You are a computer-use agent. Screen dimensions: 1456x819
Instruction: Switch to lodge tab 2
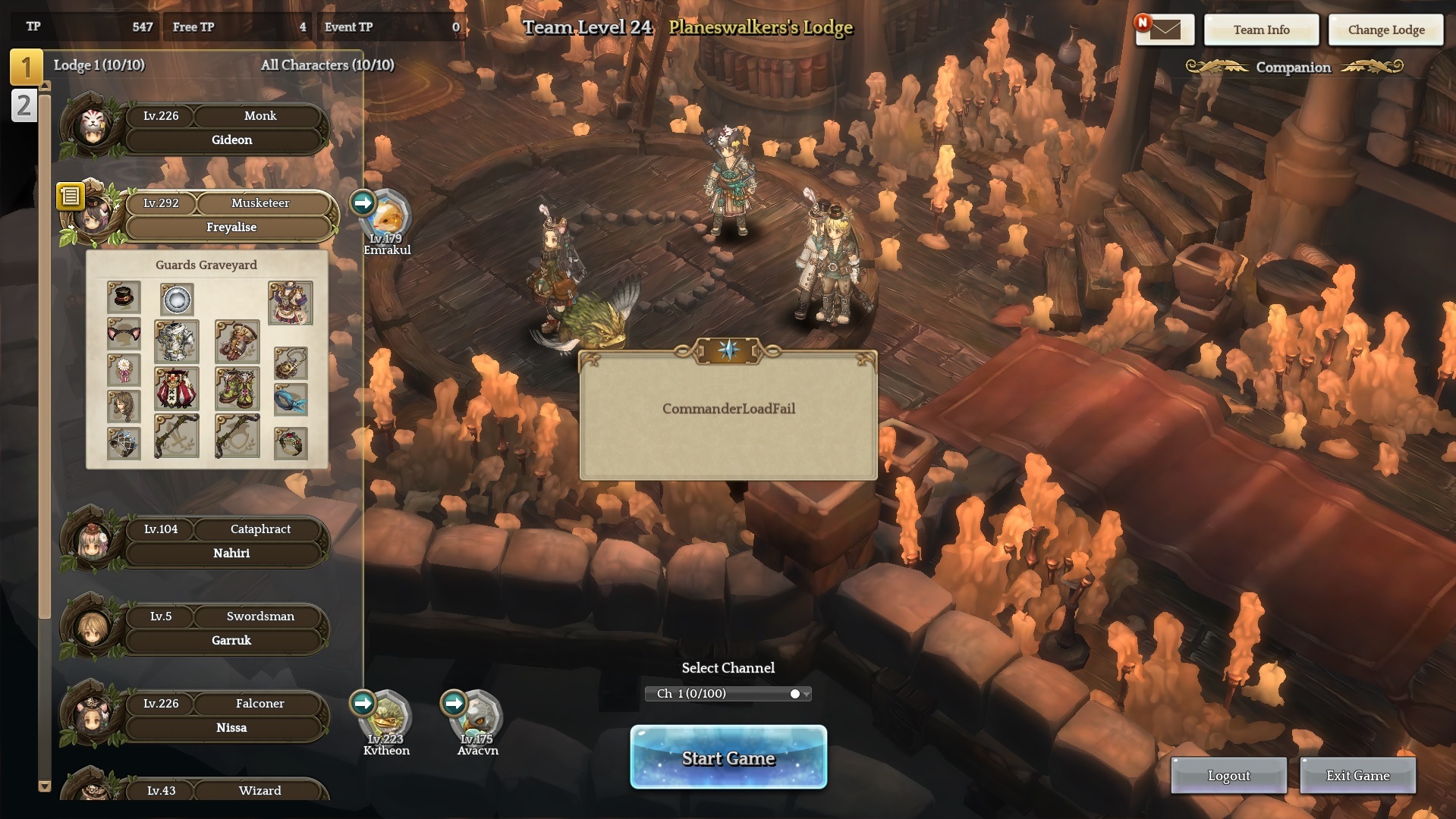point(24,105)
